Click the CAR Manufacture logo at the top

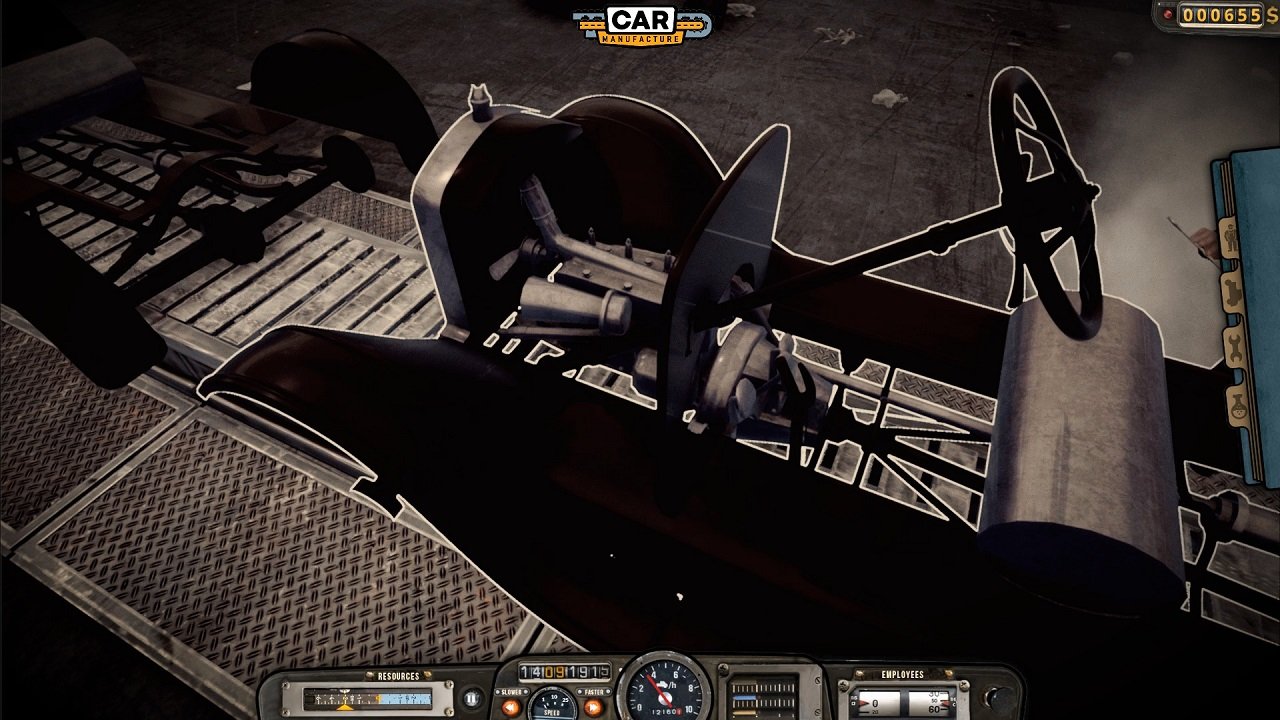tap(640, 25)
